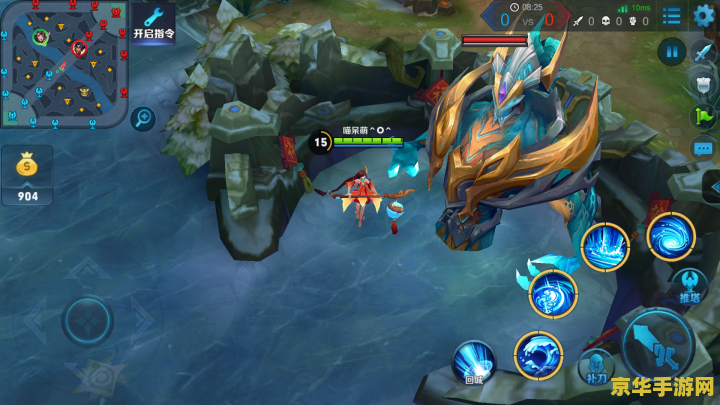Select the sword attack signal icon
This screenshot has width=720, height=405.
[x=703, y=53]
